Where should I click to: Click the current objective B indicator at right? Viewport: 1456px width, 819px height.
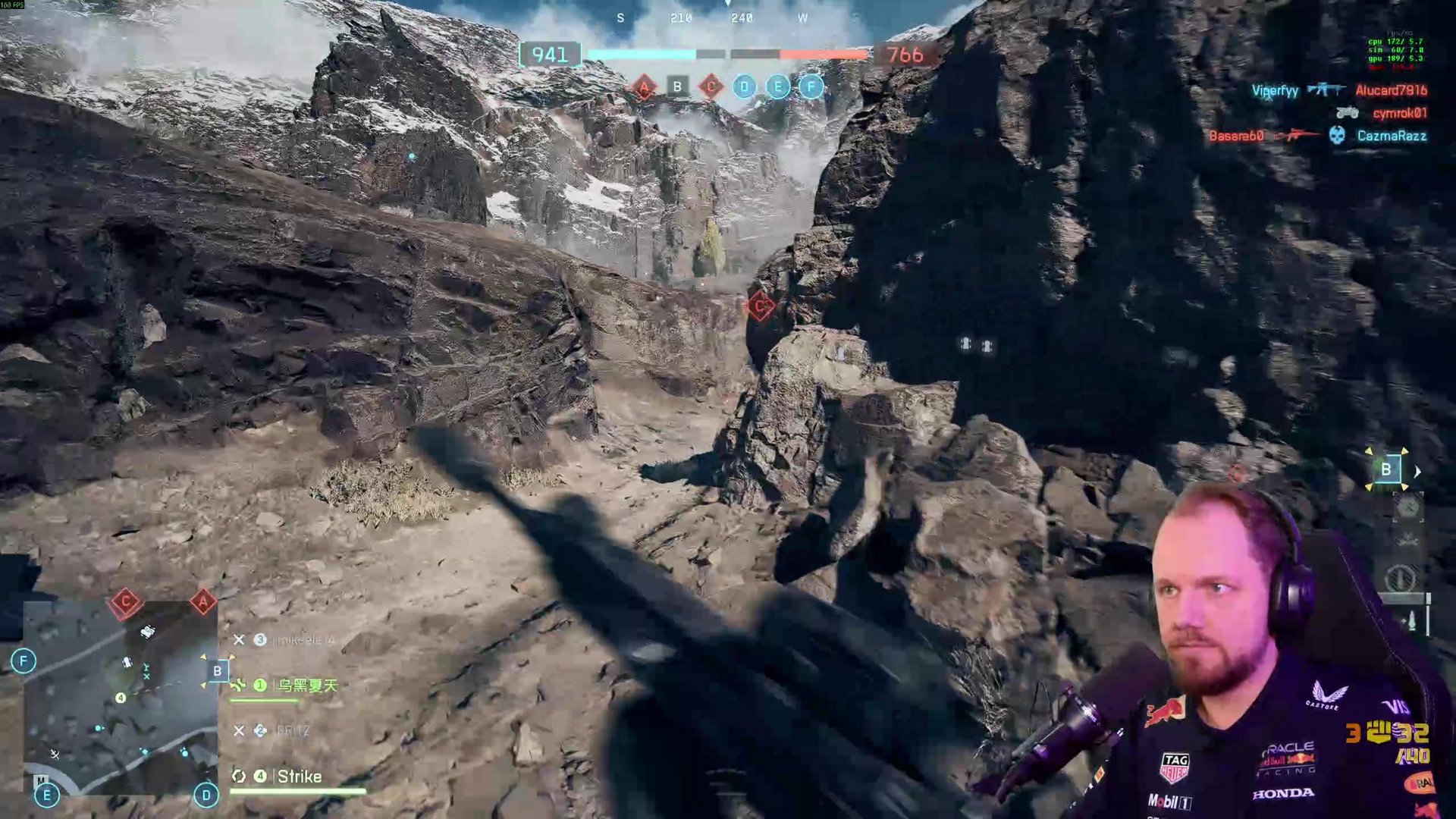pos(1385,470)
